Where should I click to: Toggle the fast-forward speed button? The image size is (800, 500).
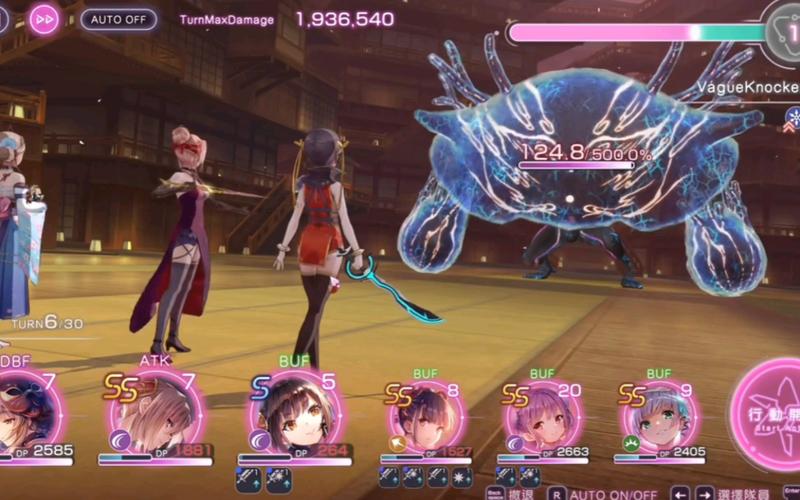point(43,19)
